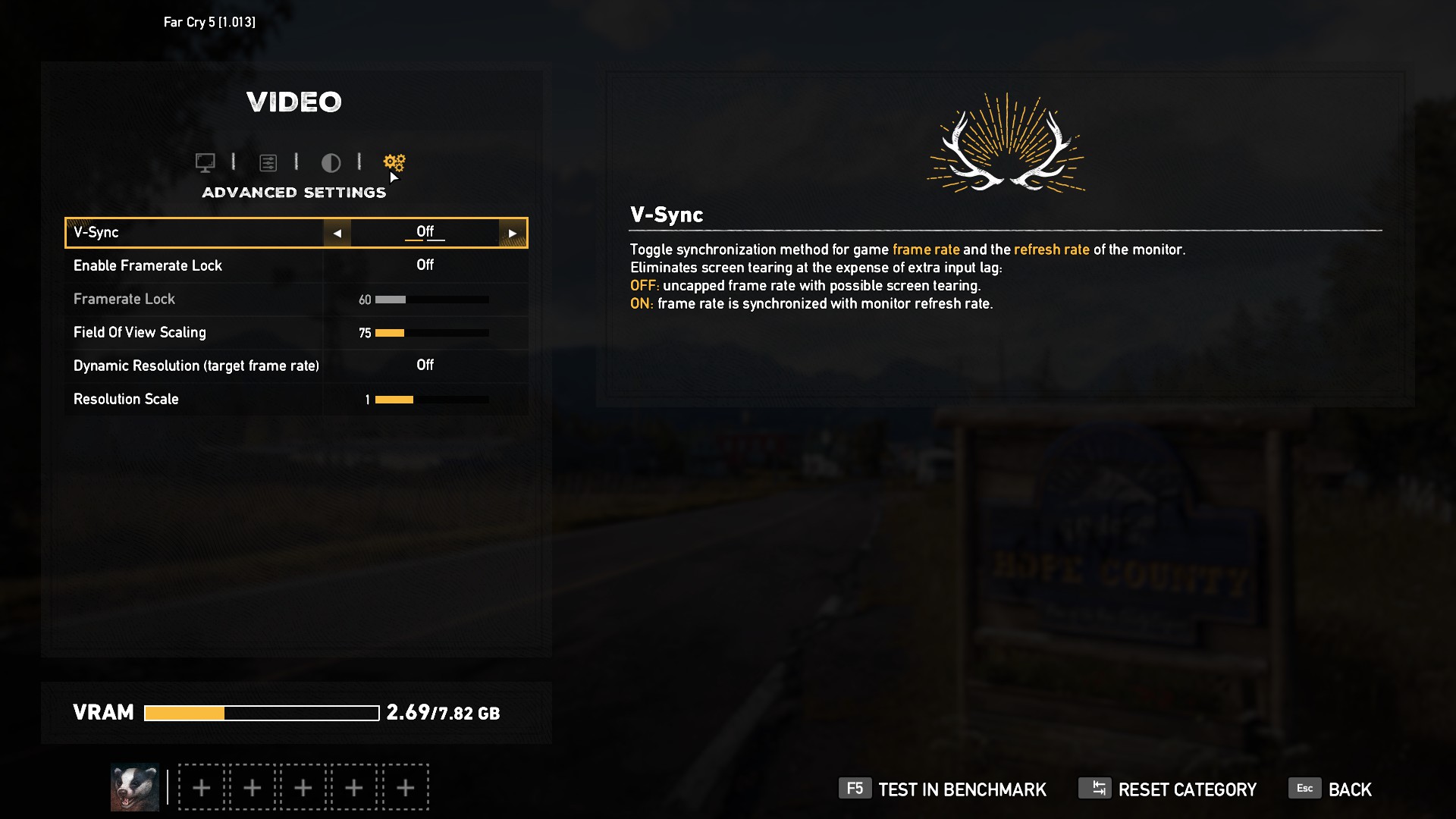1456x819 pixels.
Task: Click the V-Sync right arrow
Action: [x=513, y=233]
